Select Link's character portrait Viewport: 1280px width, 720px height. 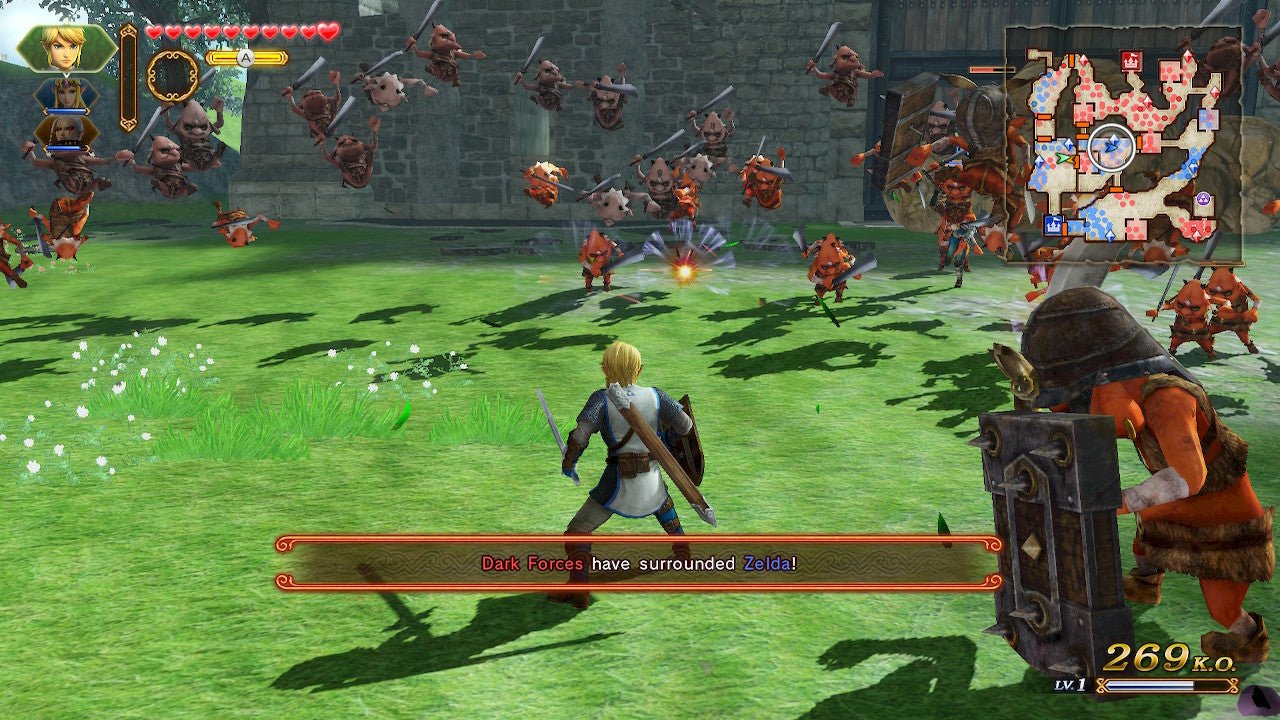66,47
